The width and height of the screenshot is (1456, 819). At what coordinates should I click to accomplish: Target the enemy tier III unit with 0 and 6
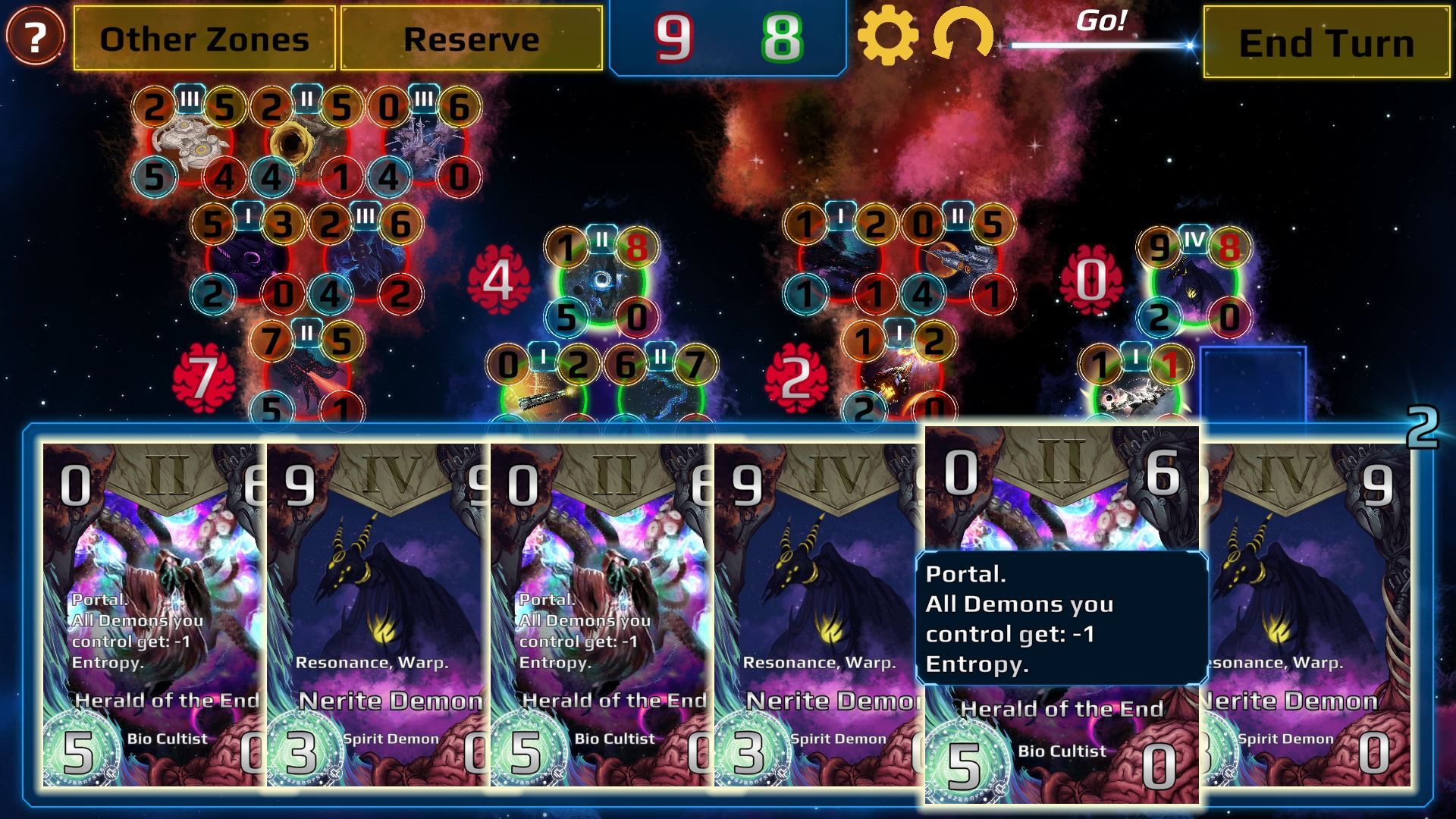[424, 143]
